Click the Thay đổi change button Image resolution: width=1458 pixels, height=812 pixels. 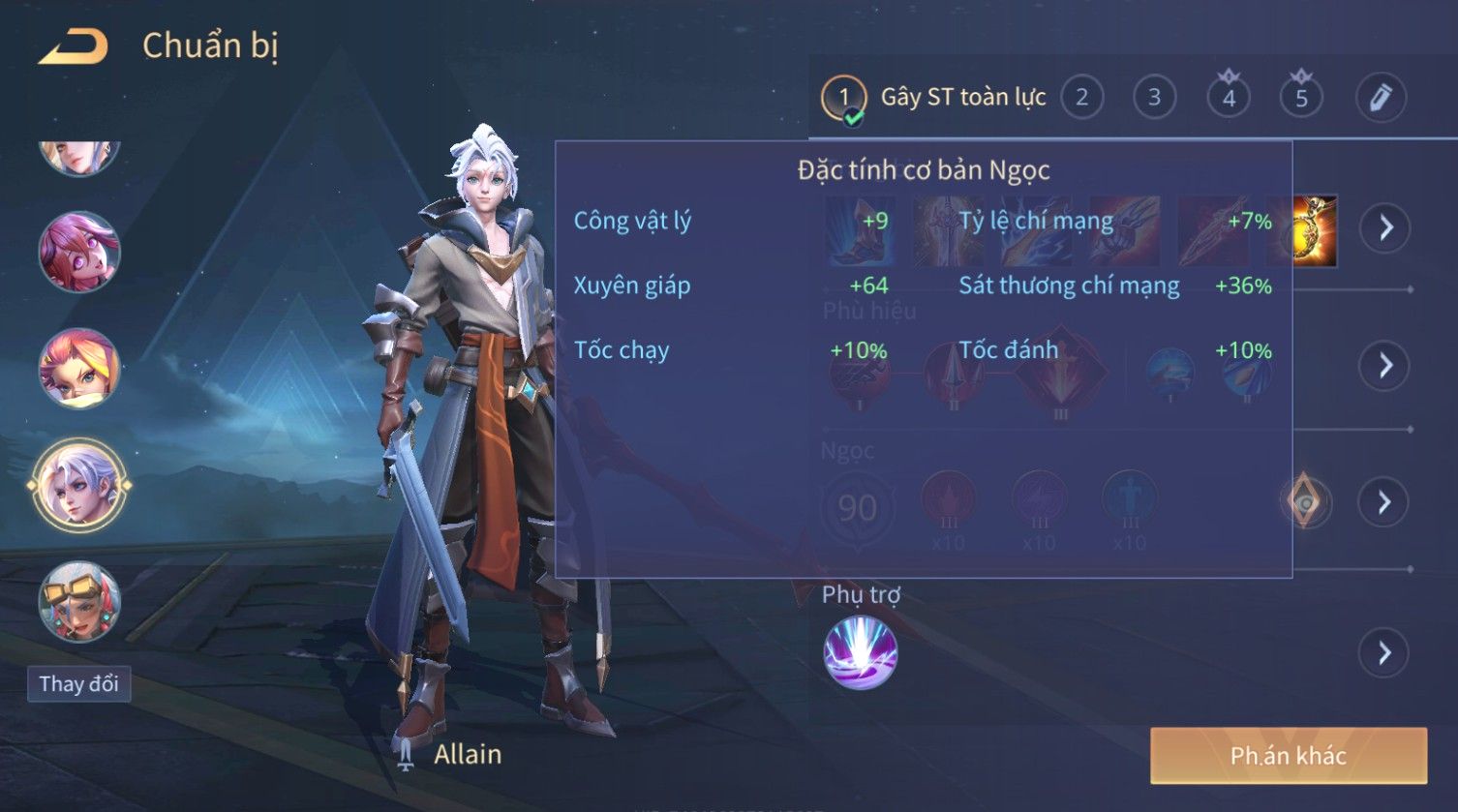click(x=78, y=684)
